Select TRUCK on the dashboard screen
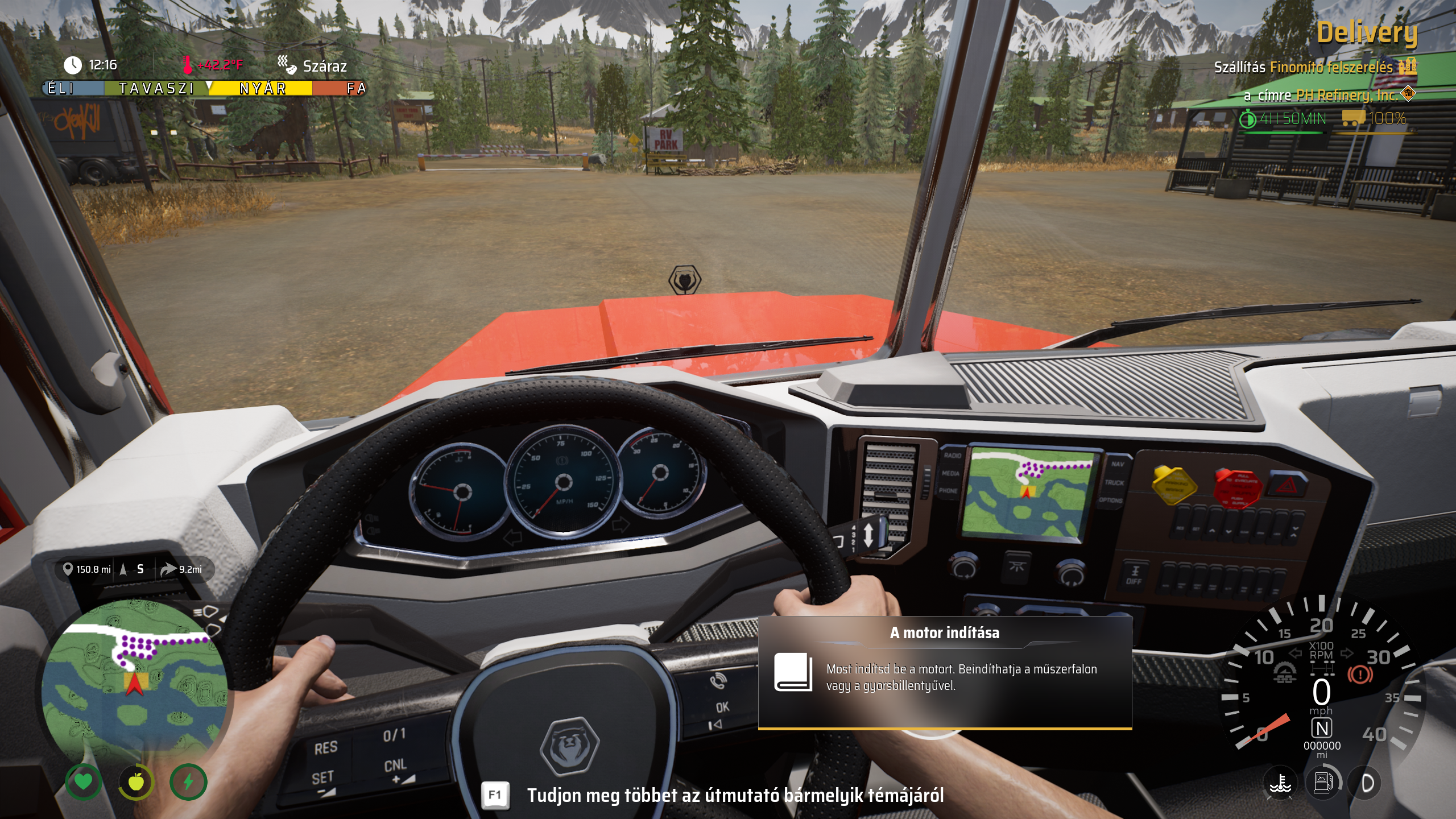The height and width of the screenshot is (819, 1456). tap(1114, 482)
